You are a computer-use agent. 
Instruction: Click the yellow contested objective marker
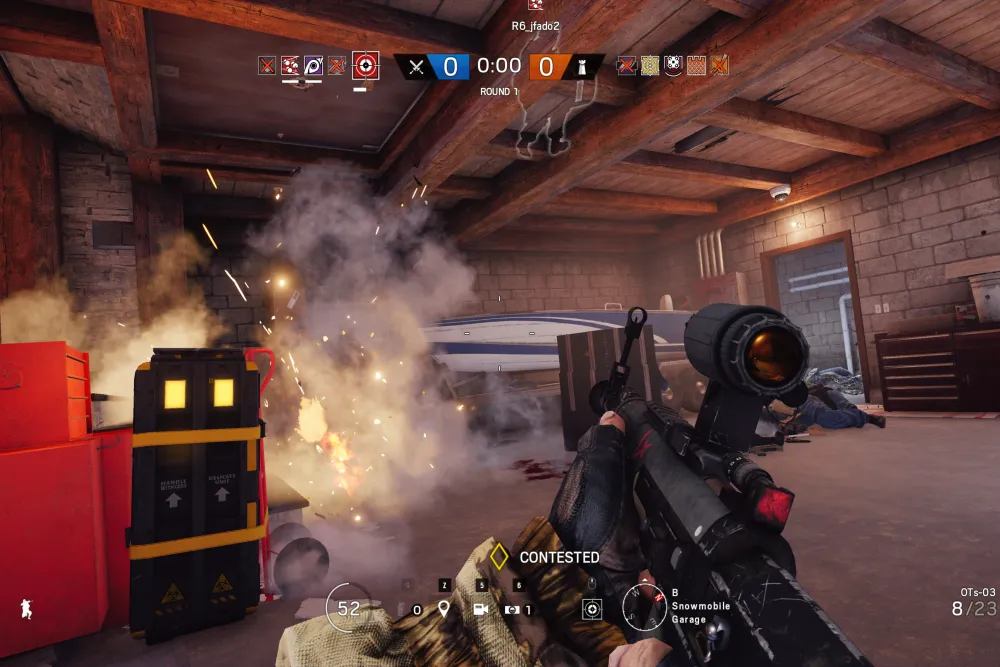[x=499, y=557]
